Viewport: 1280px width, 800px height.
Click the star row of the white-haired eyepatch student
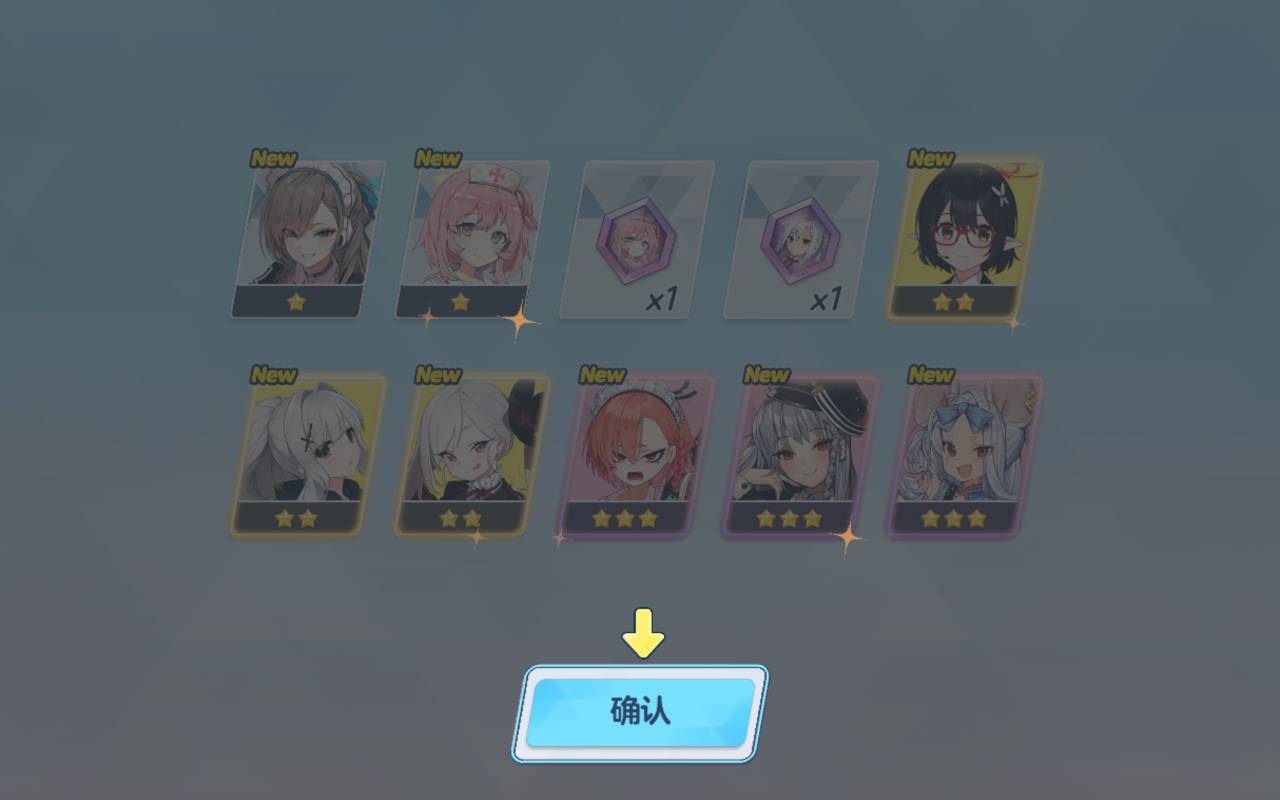click(x=295, y=518)
